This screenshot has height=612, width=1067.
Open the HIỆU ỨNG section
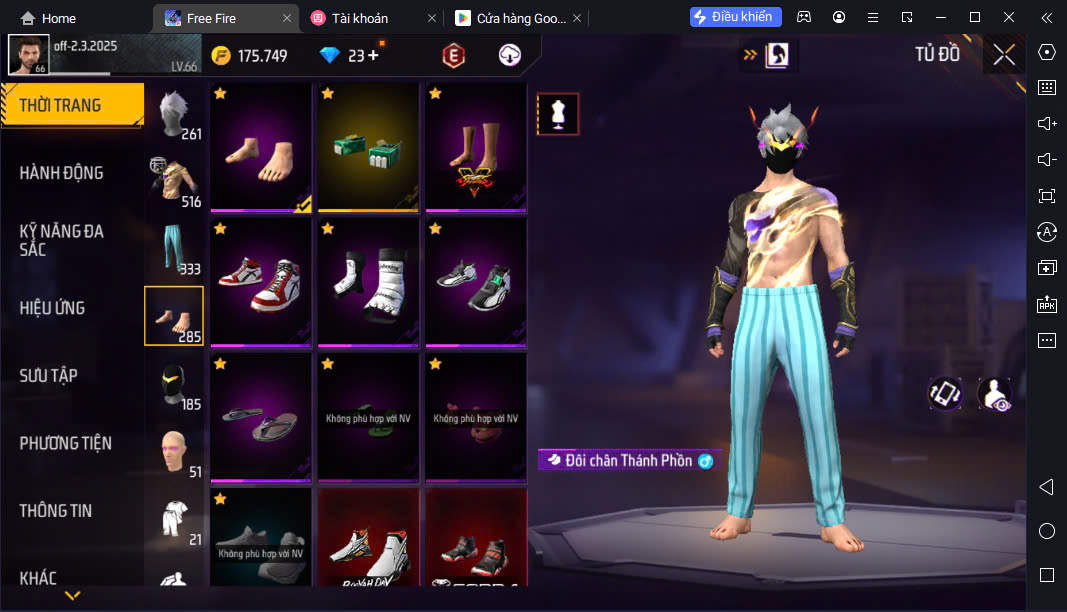click(52, 308)
